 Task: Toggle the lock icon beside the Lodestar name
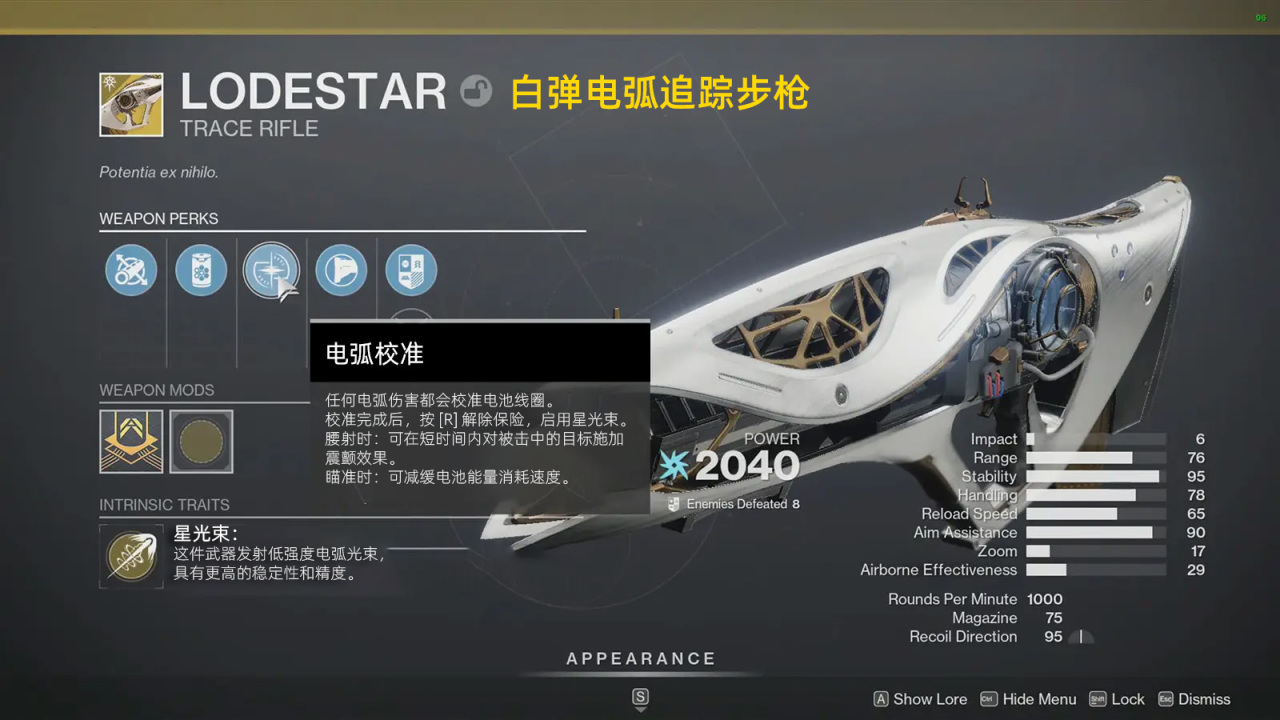tap(476, 92)
